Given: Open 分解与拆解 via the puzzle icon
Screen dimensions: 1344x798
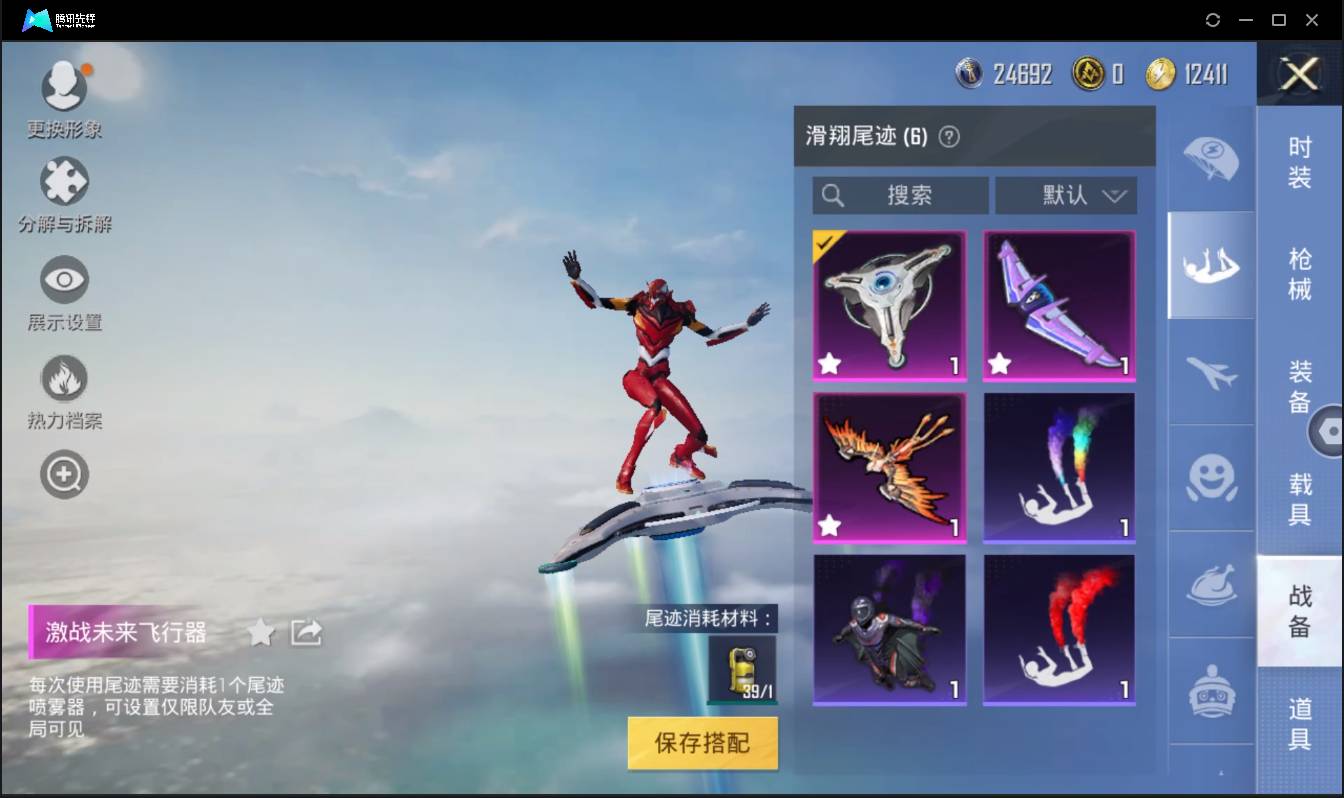Looking at the screenshot, I should 64,182.
